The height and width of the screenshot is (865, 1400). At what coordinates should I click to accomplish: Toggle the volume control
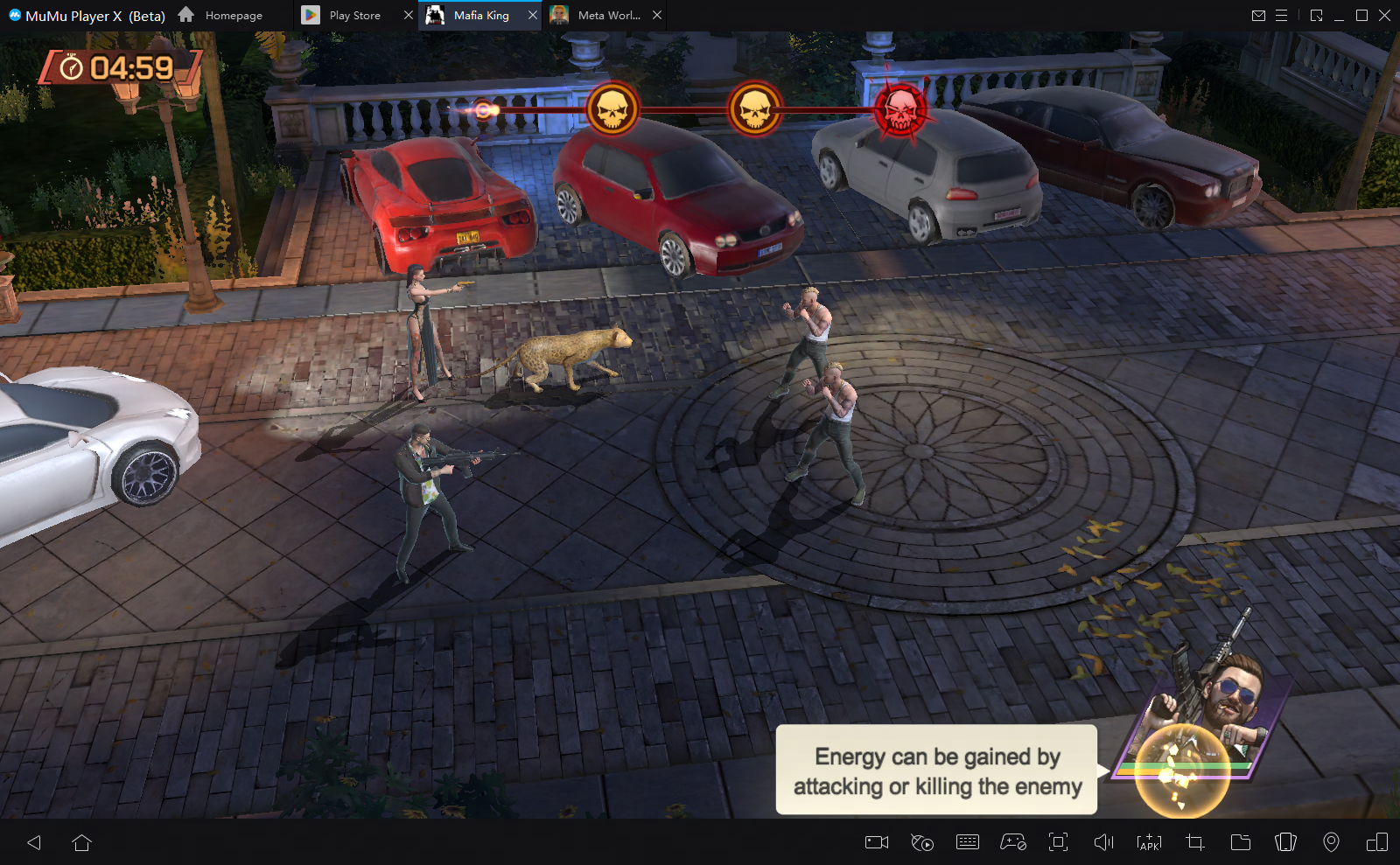(x=1103, y=842)
